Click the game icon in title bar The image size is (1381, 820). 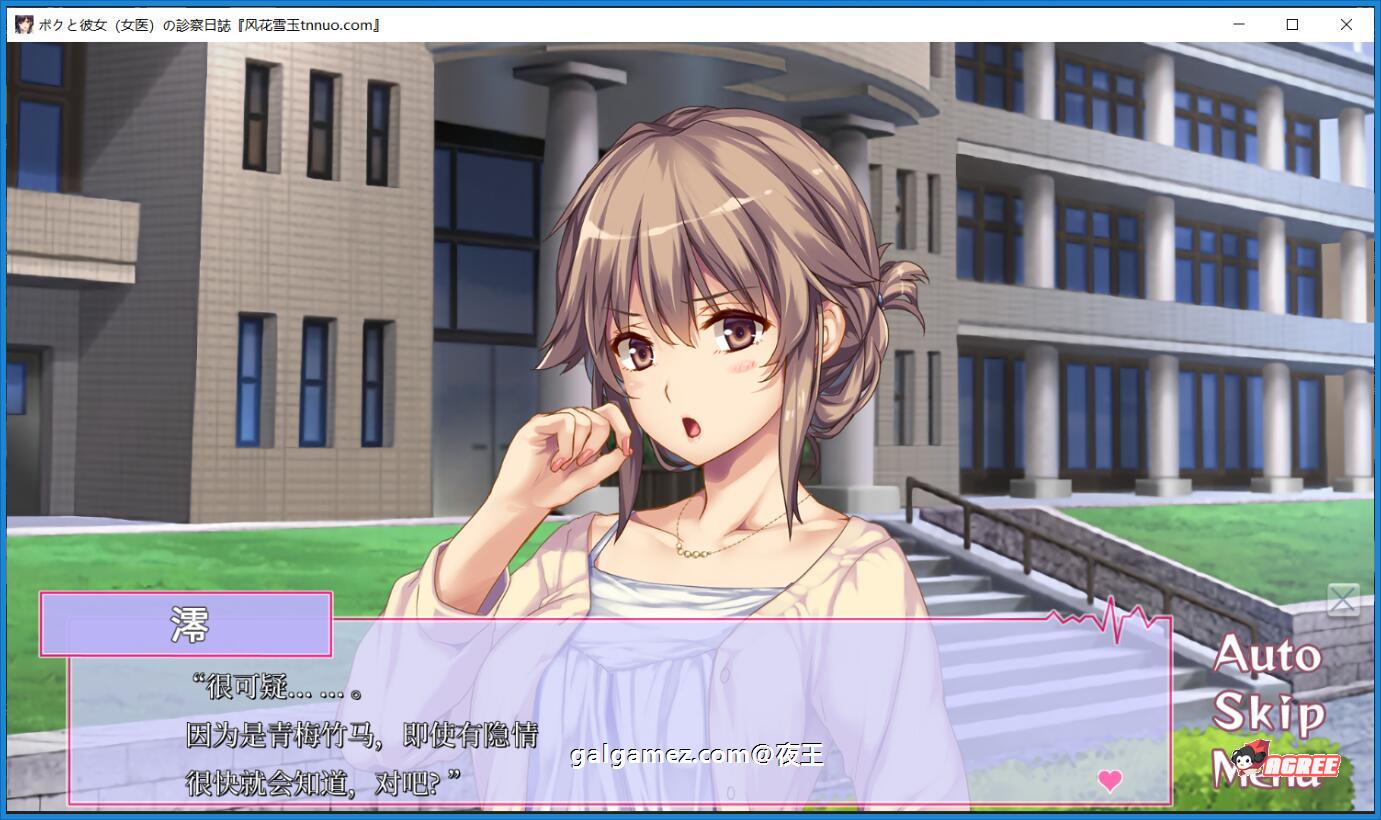(25, 24)
